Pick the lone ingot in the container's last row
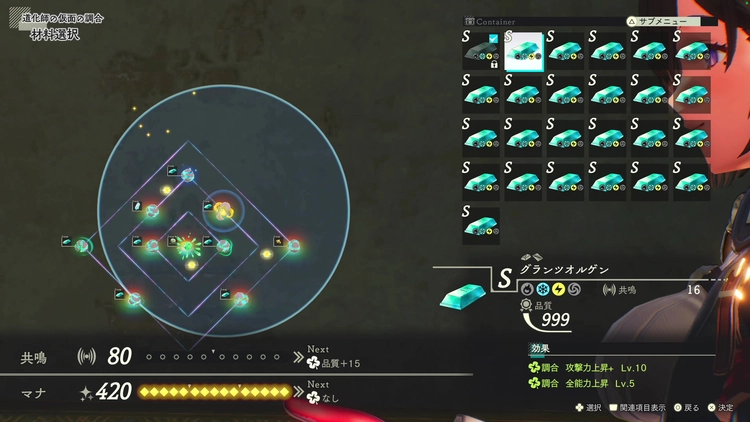 pos(481,225)
